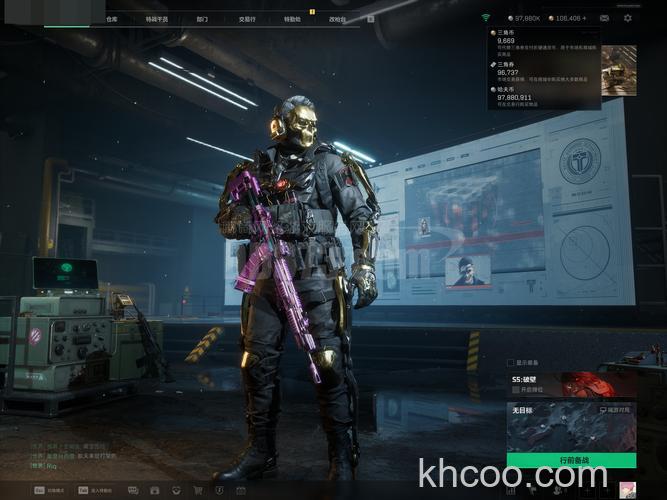Select the 特勤处 tab
The width and height of the screenshot is (667, 500).
291,19
